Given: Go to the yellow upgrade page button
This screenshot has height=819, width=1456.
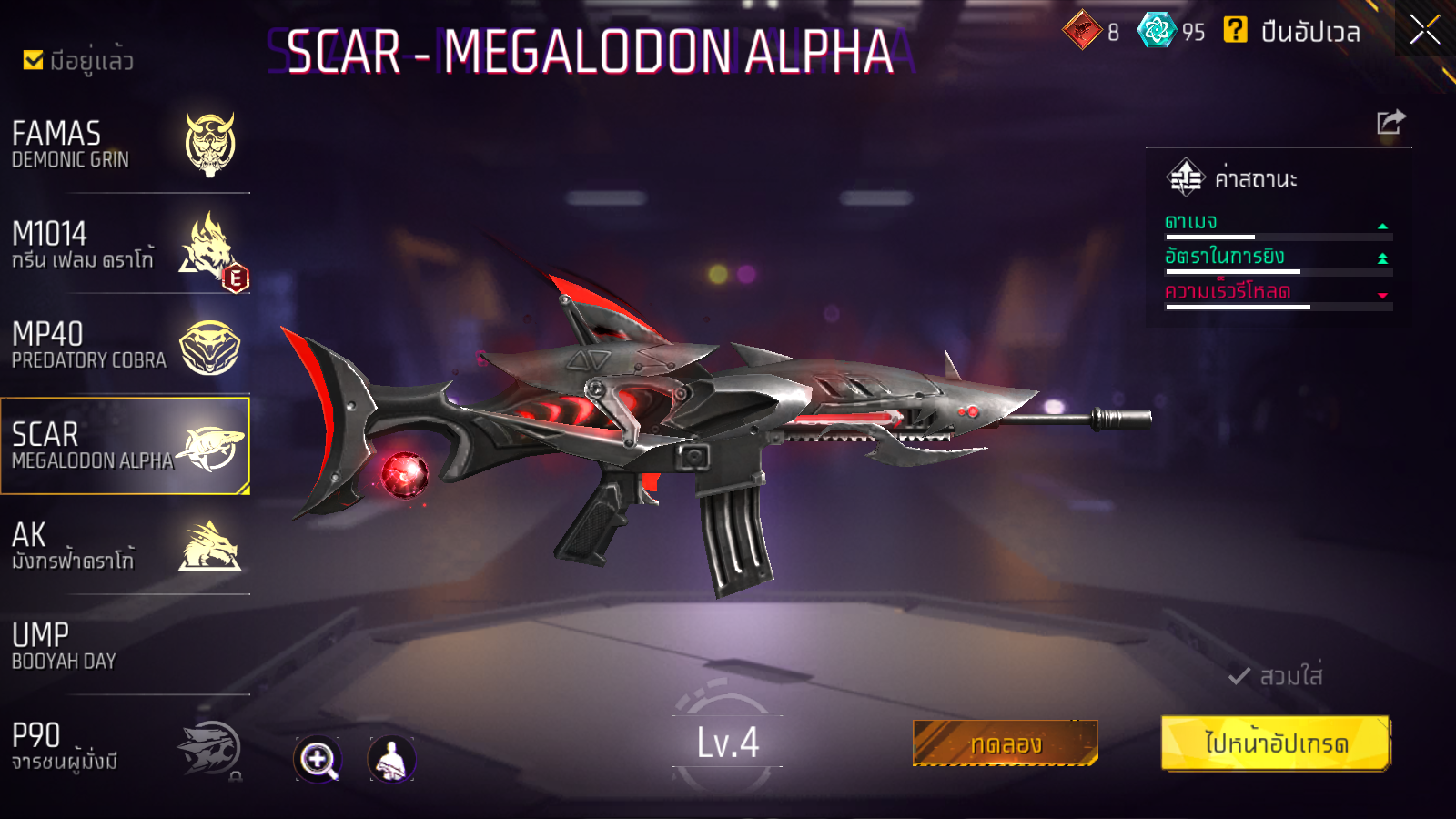Looking at the screenshot, I should click(1276, 743).
